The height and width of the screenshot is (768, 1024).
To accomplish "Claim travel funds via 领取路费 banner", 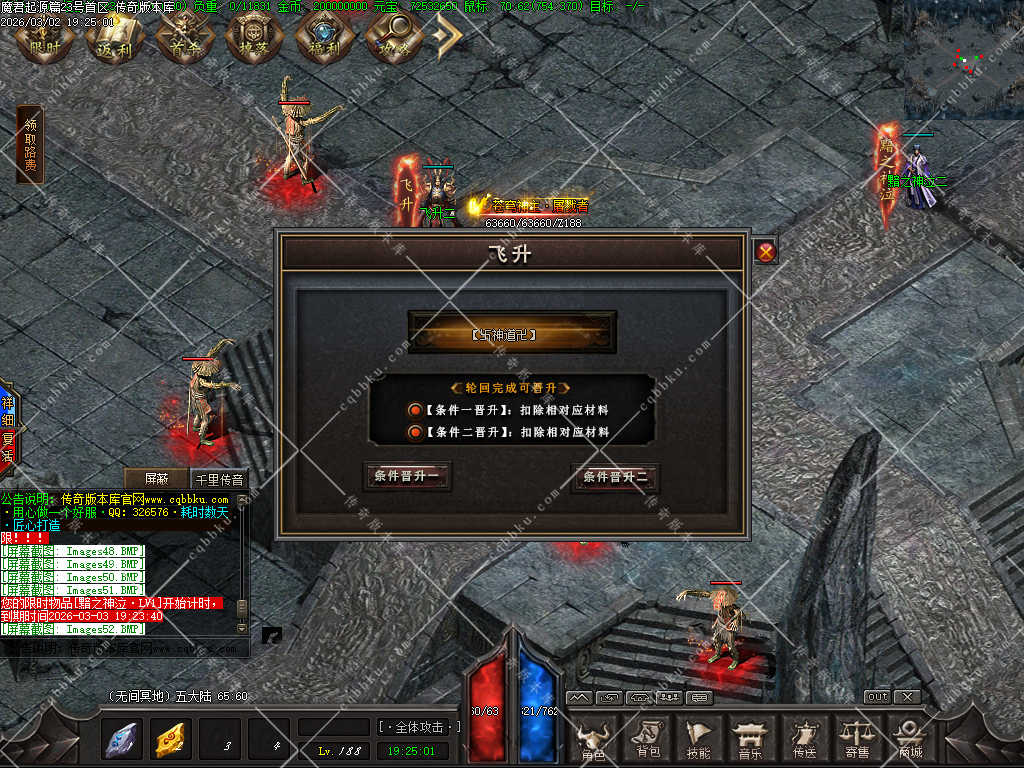I will (30, 145).
